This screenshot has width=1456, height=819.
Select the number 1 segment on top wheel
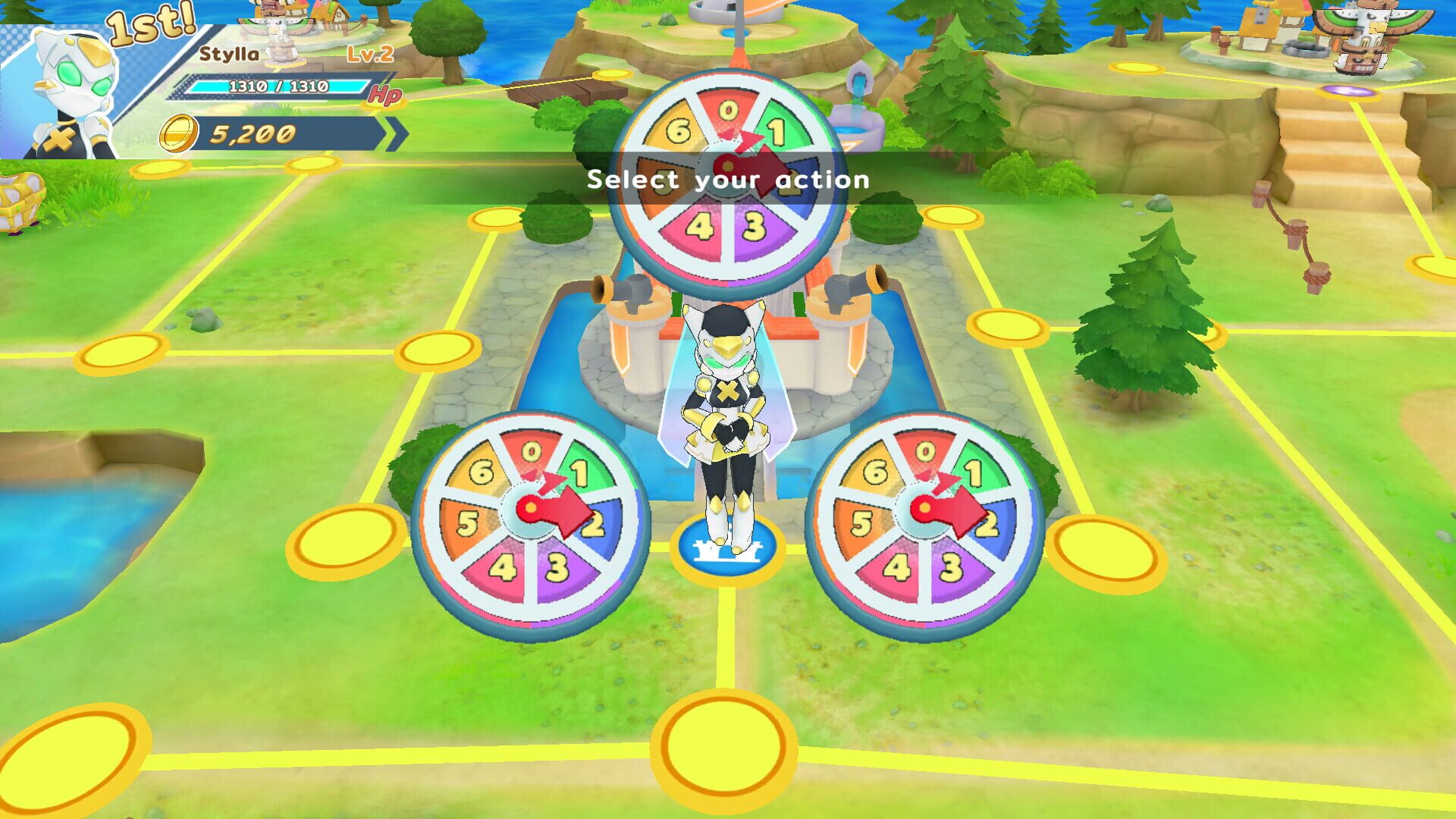click(780, 129)
